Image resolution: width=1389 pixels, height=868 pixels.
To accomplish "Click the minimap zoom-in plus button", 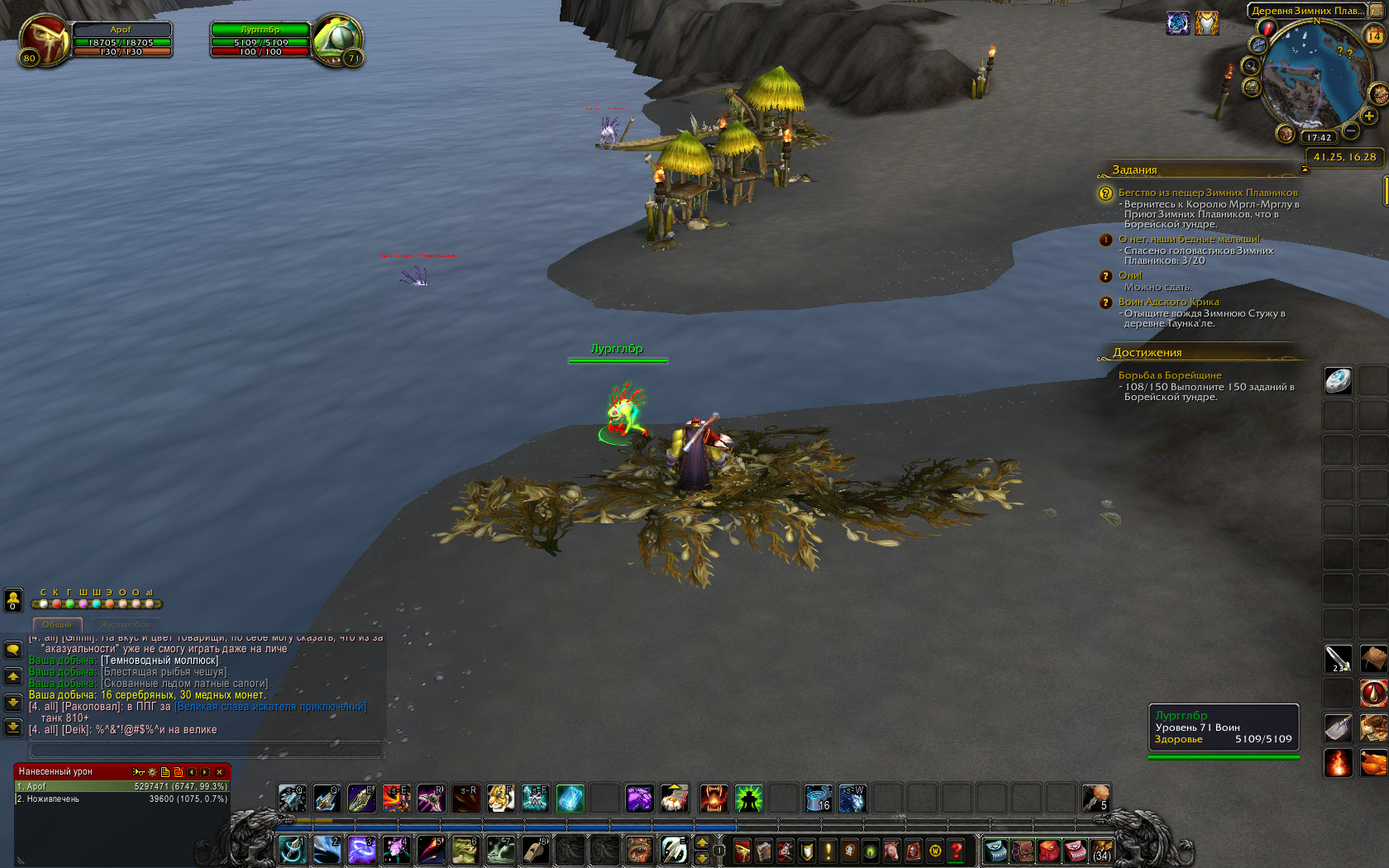I will click(1369, 117).
